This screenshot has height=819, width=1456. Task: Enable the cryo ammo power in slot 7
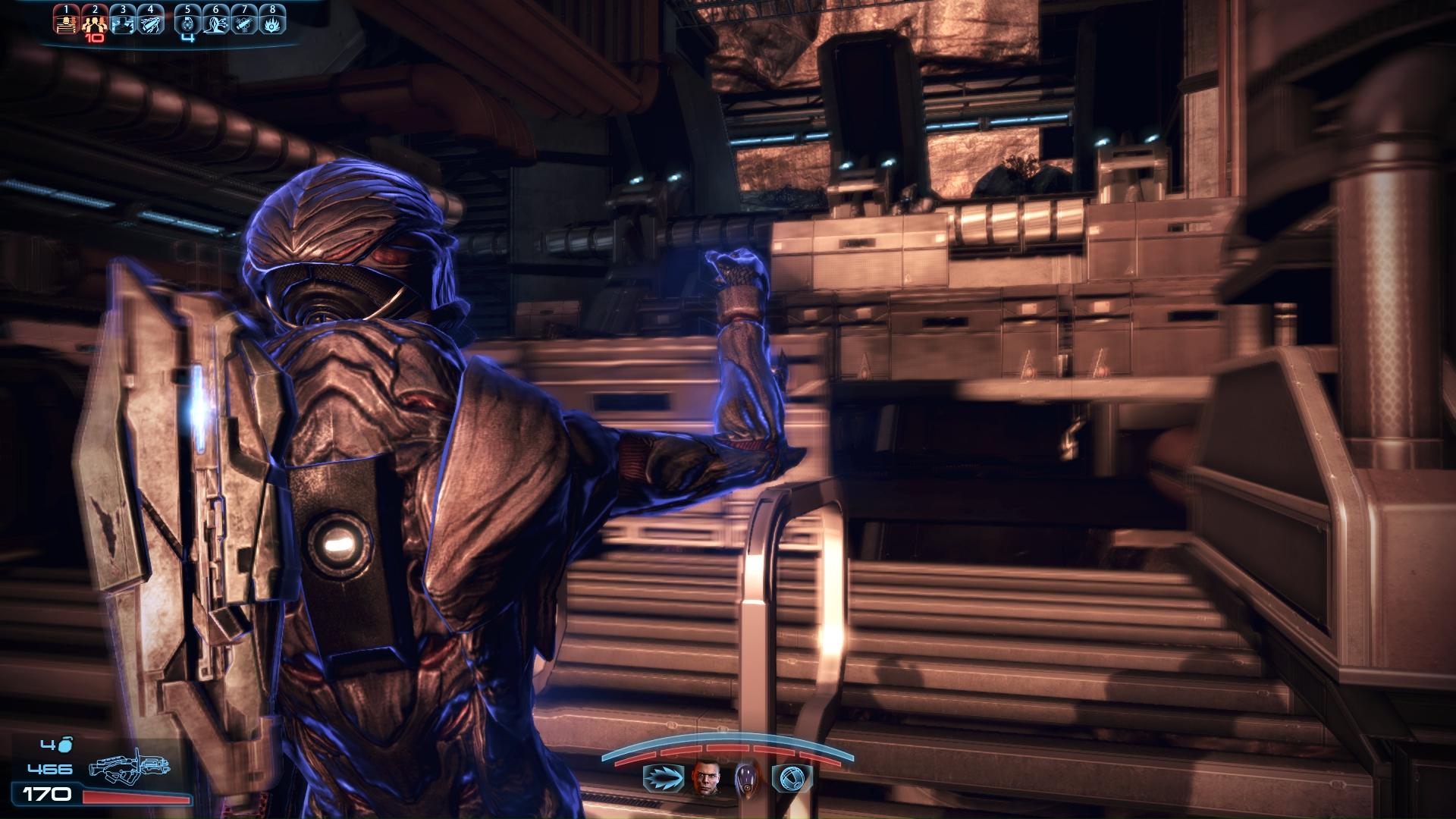(x=244, y=24)
